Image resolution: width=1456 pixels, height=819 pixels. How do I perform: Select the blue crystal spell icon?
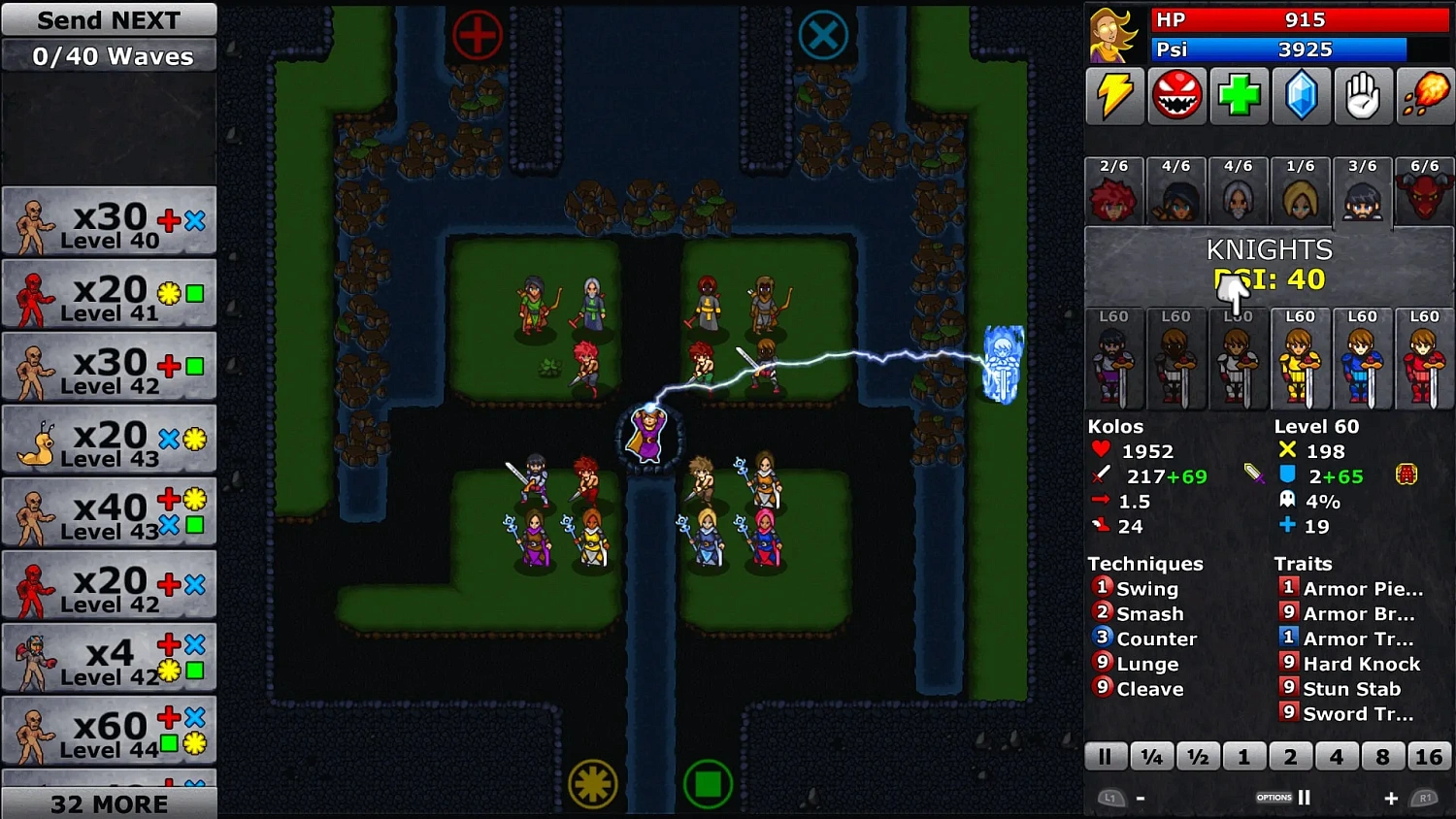pyautogui.click(x=1301, y=96)
